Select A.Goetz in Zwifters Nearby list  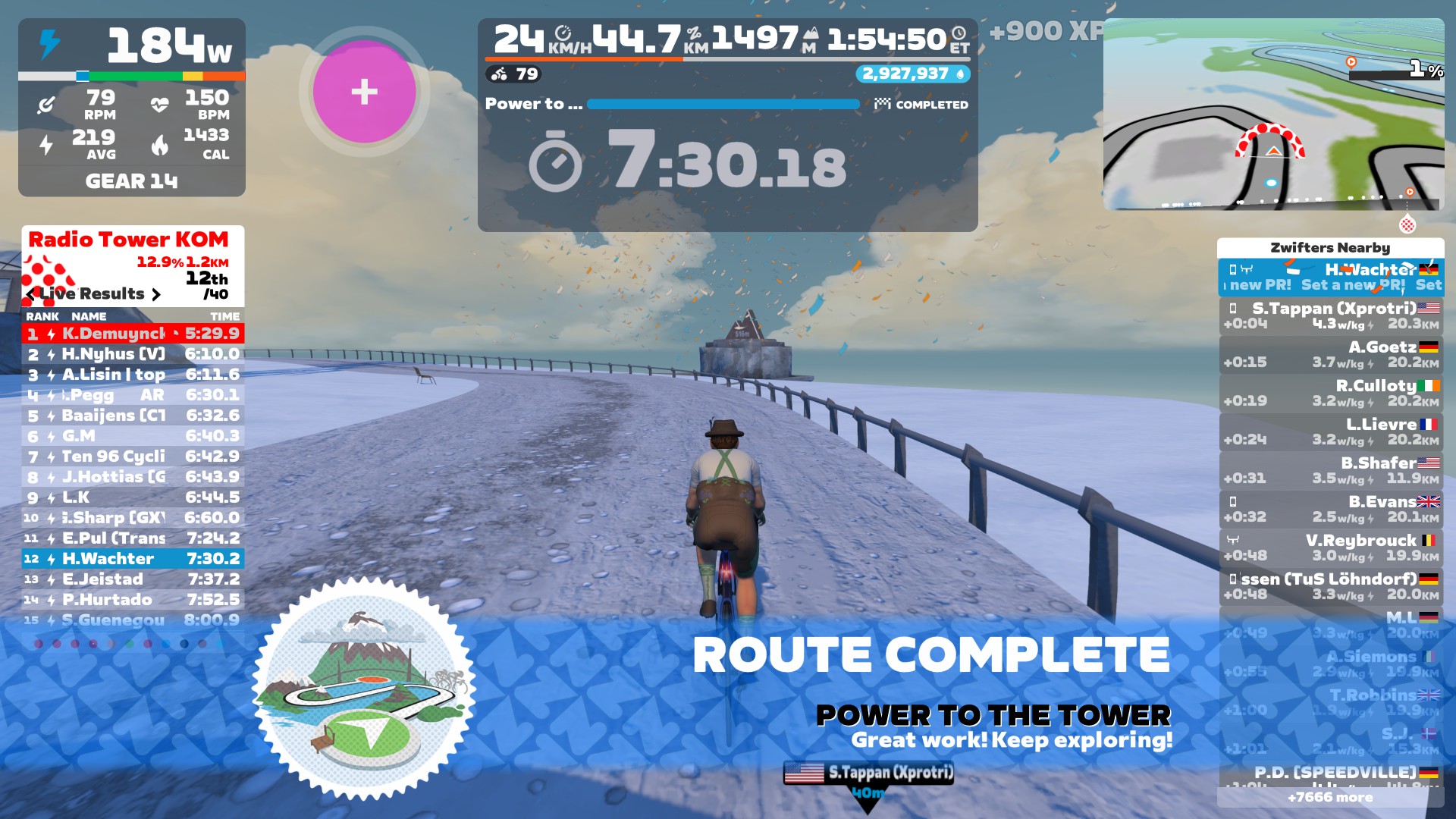1331,354
